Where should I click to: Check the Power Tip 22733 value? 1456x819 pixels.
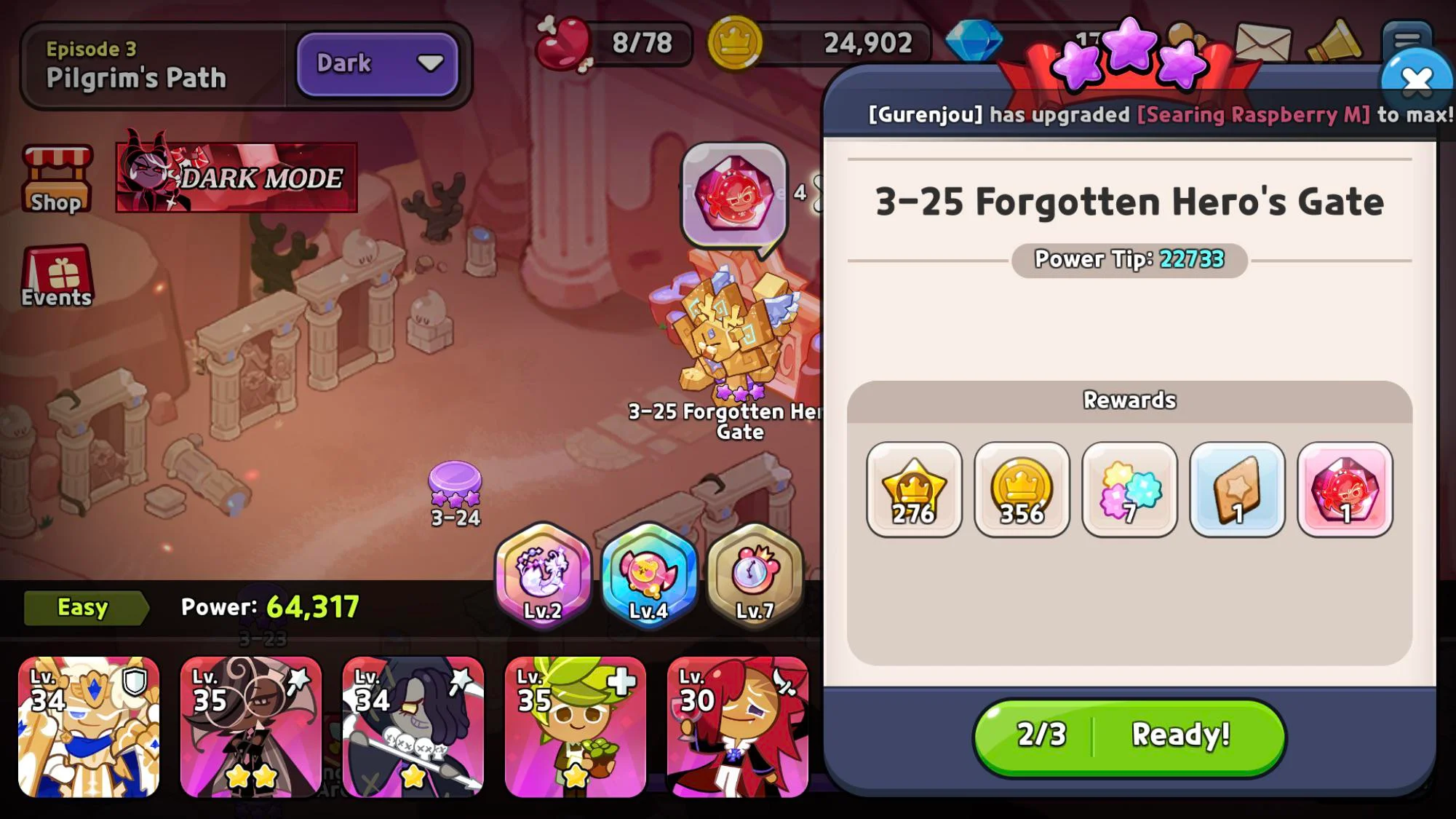[1128, 259]
